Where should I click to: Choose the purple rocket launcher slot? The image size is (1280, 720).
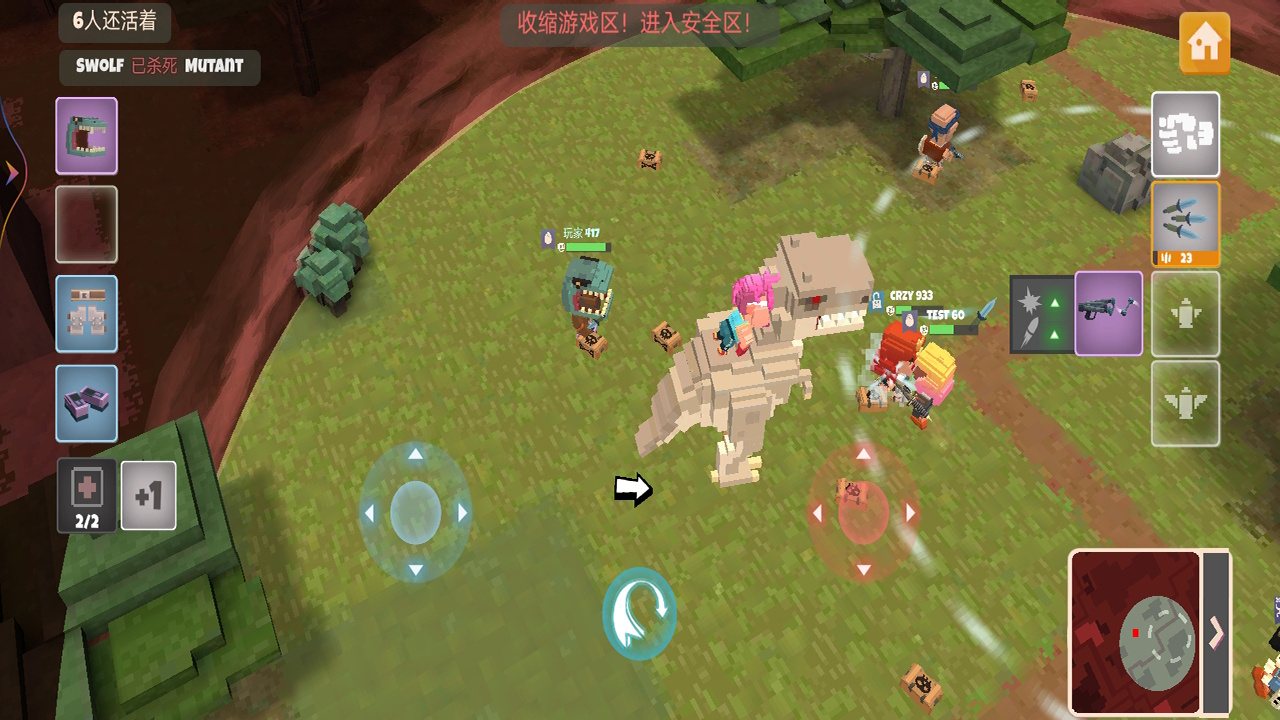1109,313
